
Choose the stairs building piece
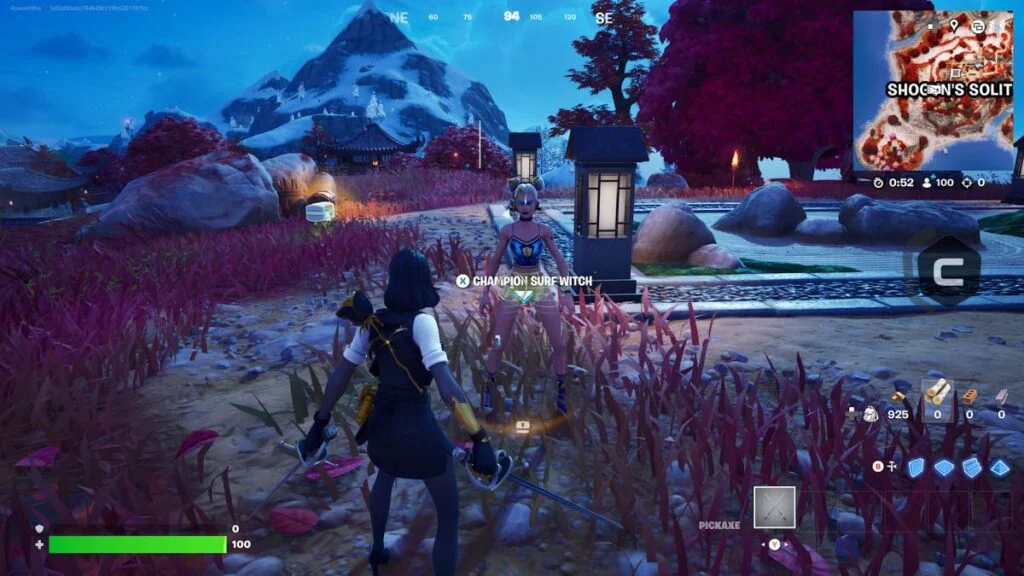pyautogui.click(x=972, y=467)
